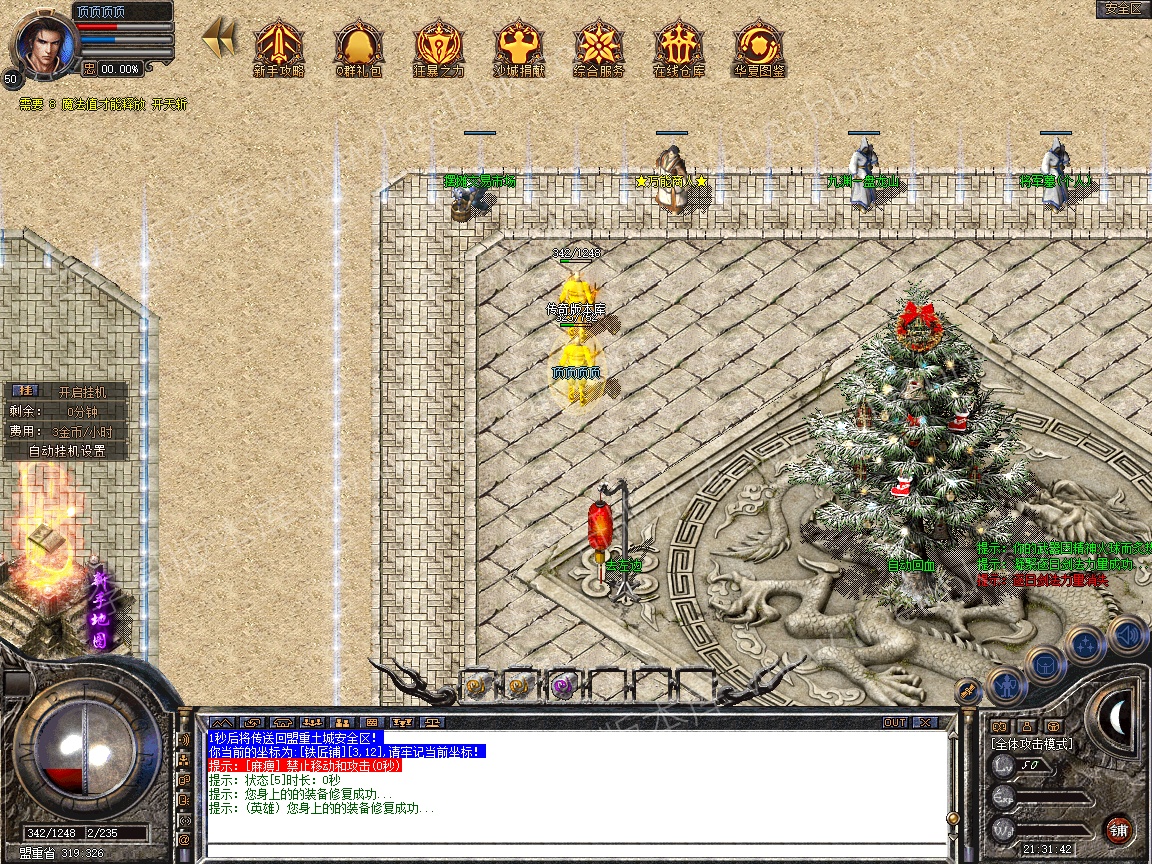Toggle the sound speaker round button
The image size is (1152, 864).
(x=1126, y=634)
